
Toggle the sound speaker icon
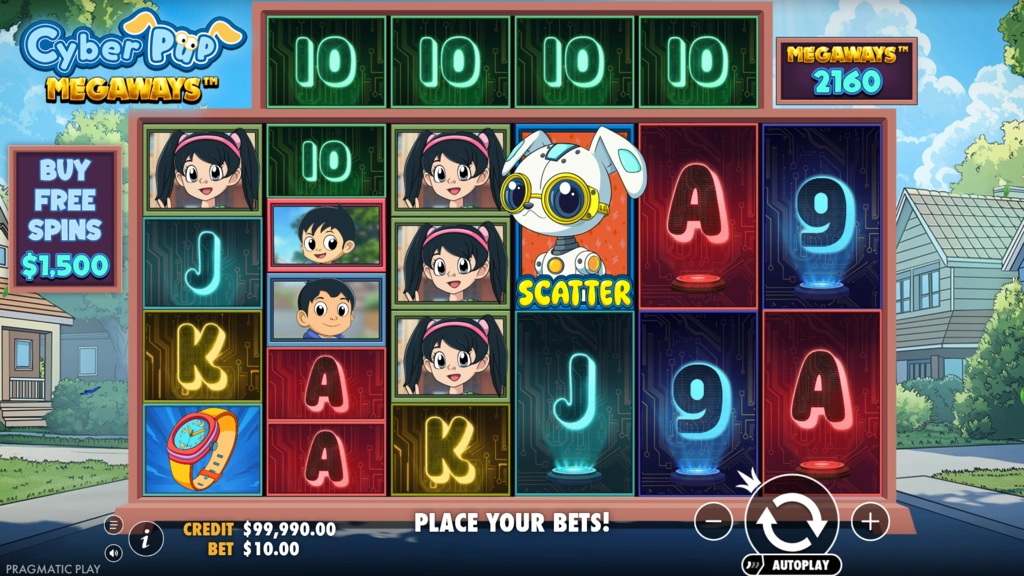(x=113, y=551)
